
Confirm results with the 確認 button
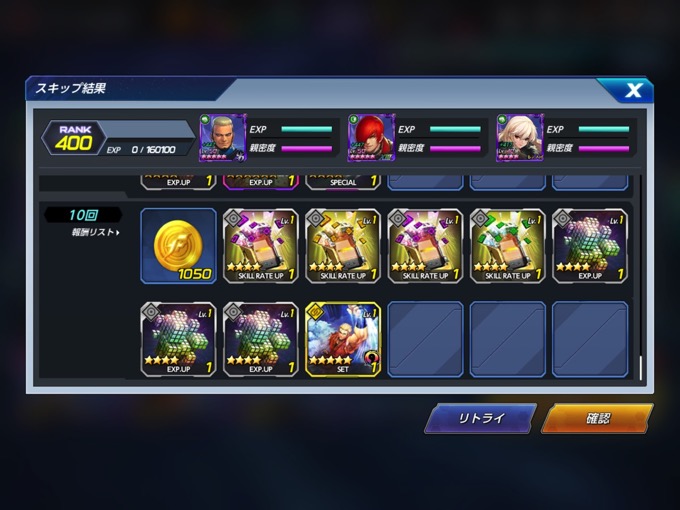[x=597, y=418]
